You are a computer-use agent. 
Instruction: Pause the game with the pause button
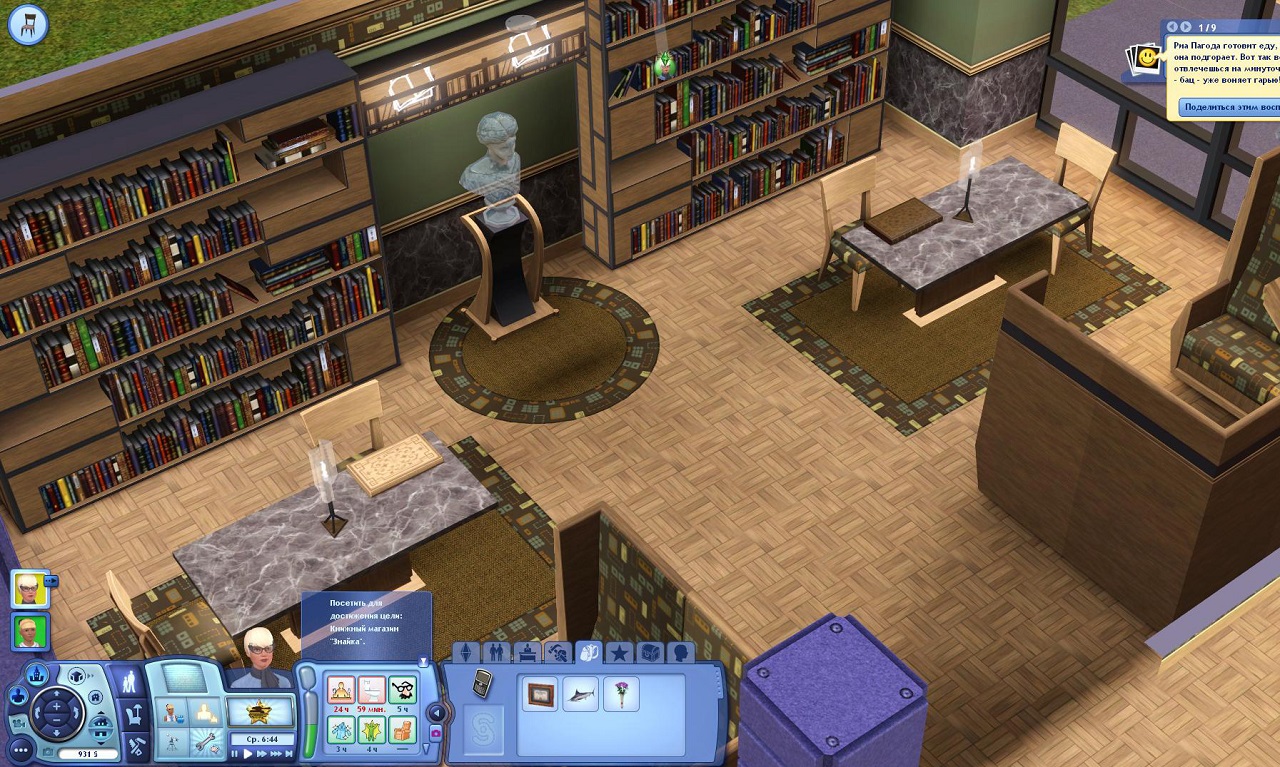[x=235, y=753]
